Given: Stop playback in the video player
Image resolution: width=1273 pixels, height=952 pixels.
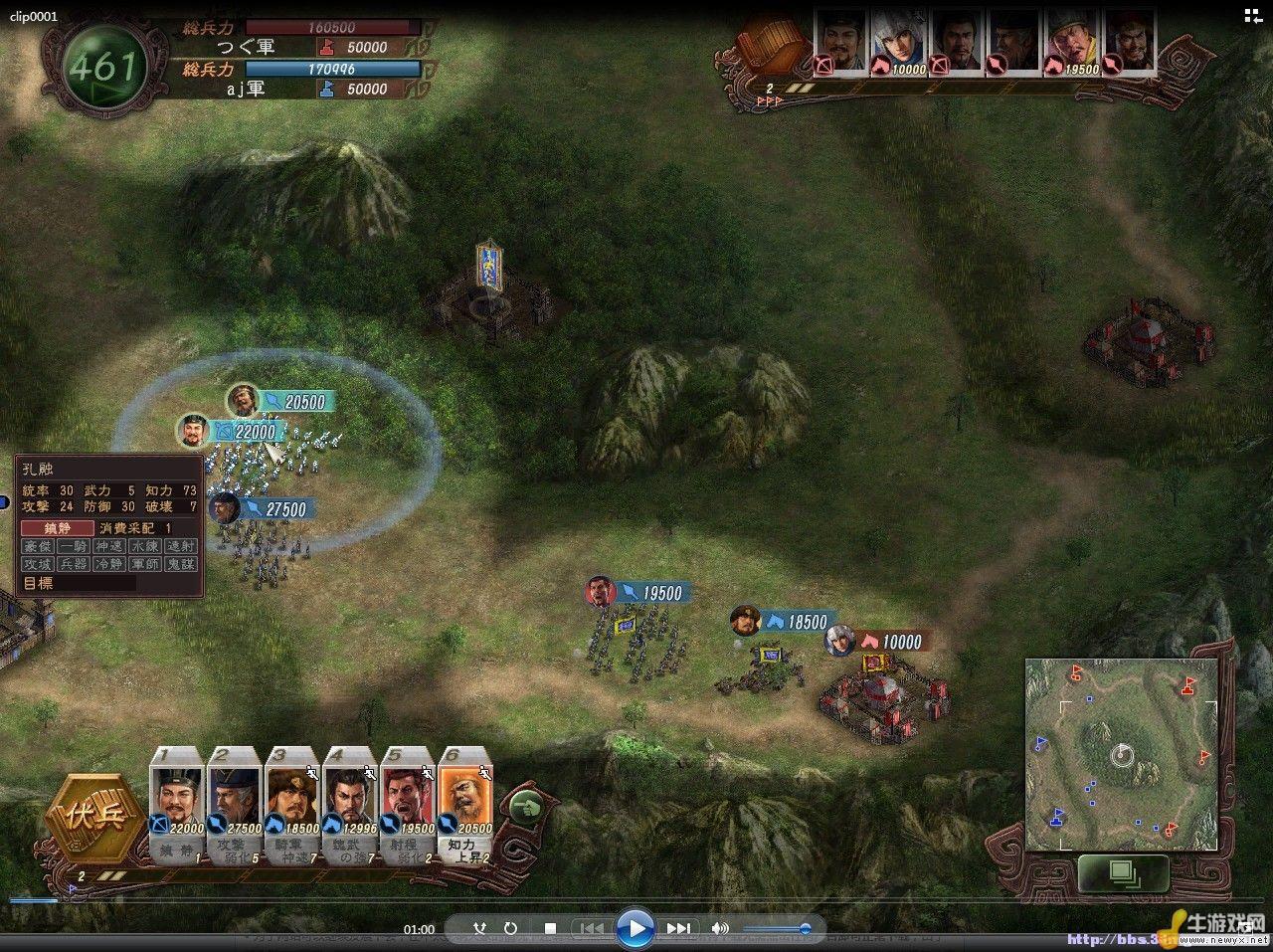Looking at the screenshot, I should point(550,929).
